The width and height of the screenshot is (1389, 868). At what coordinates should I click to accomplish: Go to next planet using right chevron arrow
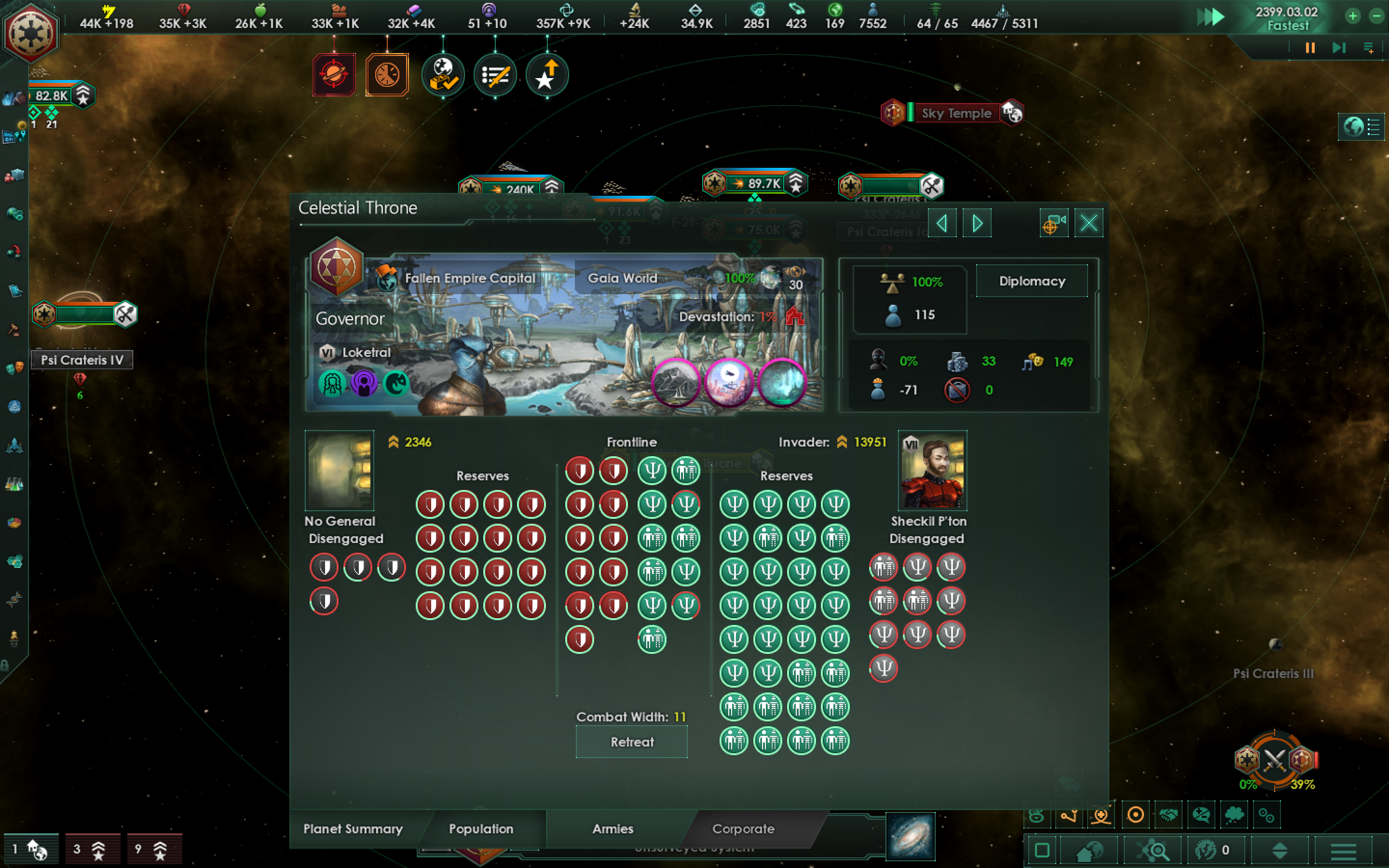[978, 223]
